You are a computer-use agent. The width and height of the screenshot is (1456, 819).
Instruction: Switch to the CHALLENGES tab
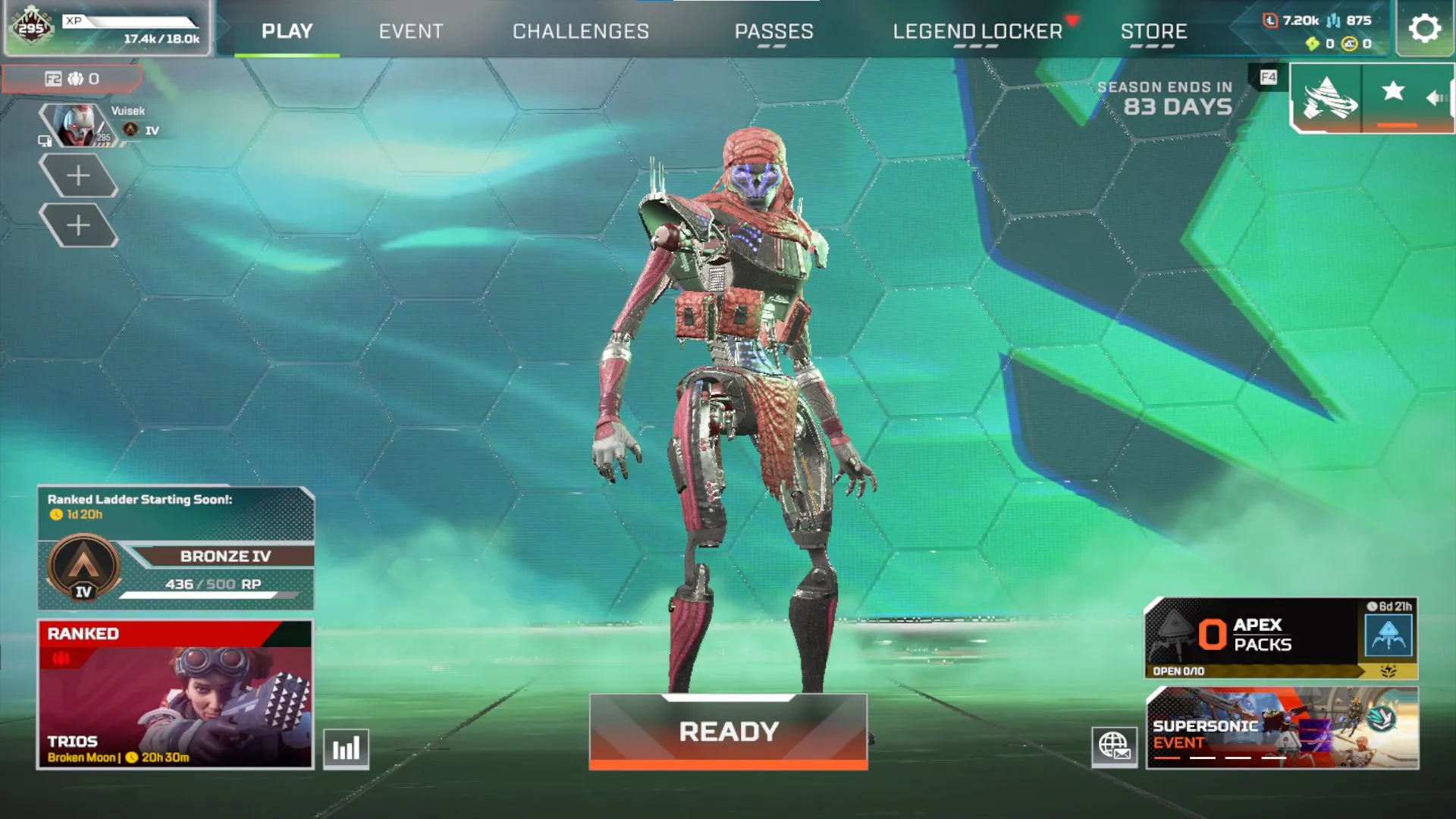pos(581,32)
